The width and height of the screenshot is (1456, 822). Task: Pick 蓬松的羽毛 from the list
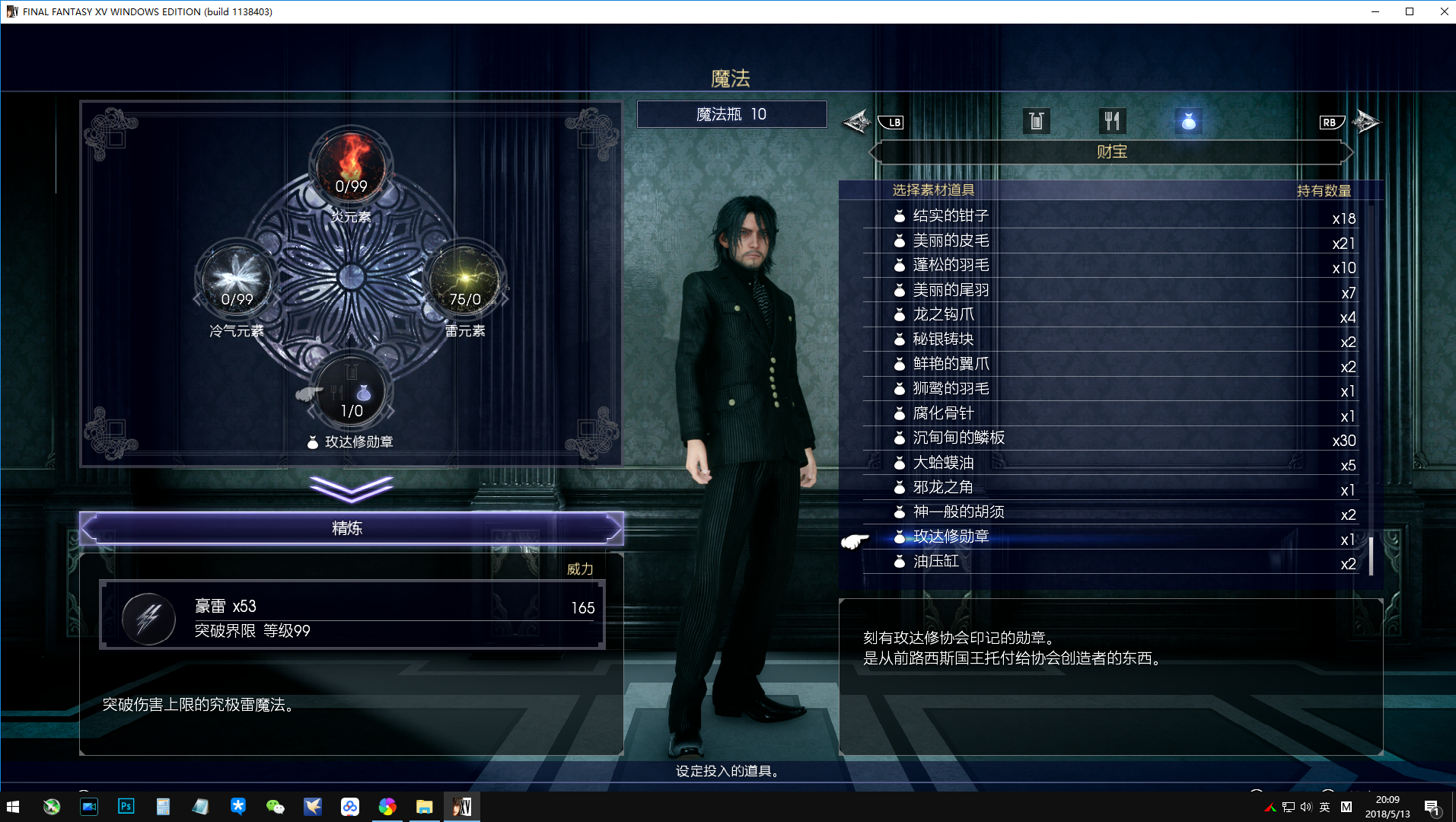[951, 266]
